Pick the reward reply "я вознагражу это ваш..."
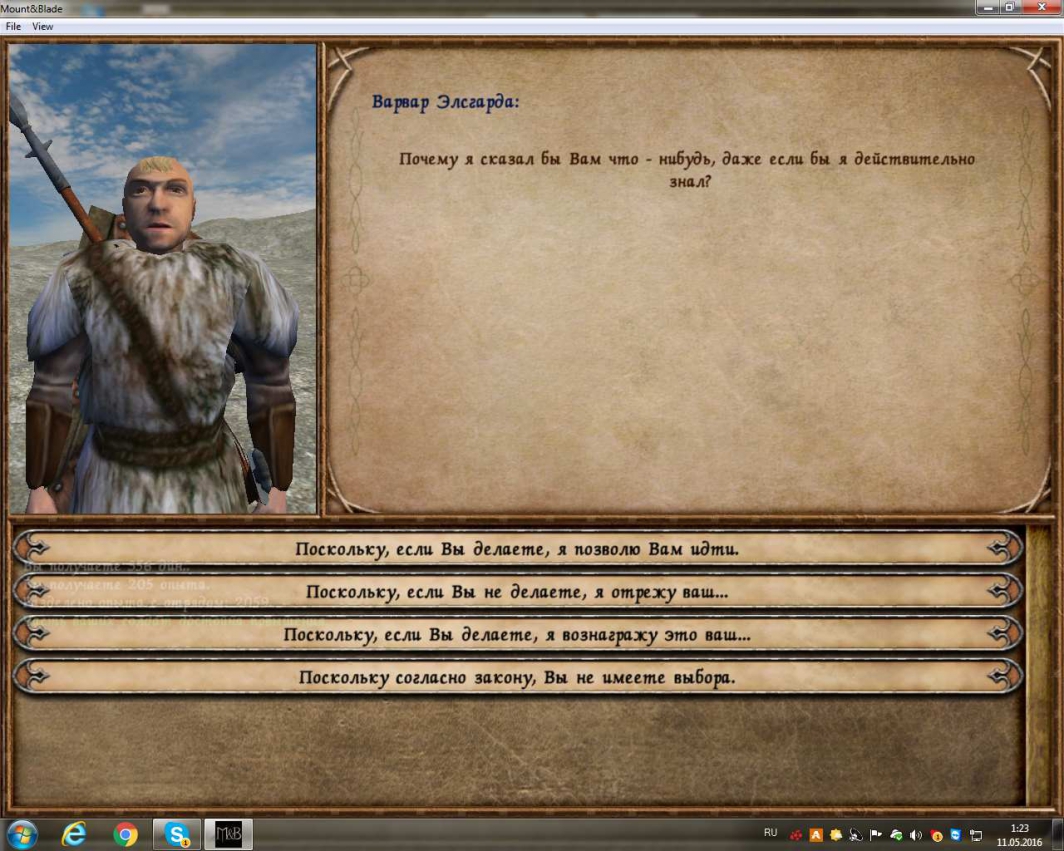 [x=517, y=635]
